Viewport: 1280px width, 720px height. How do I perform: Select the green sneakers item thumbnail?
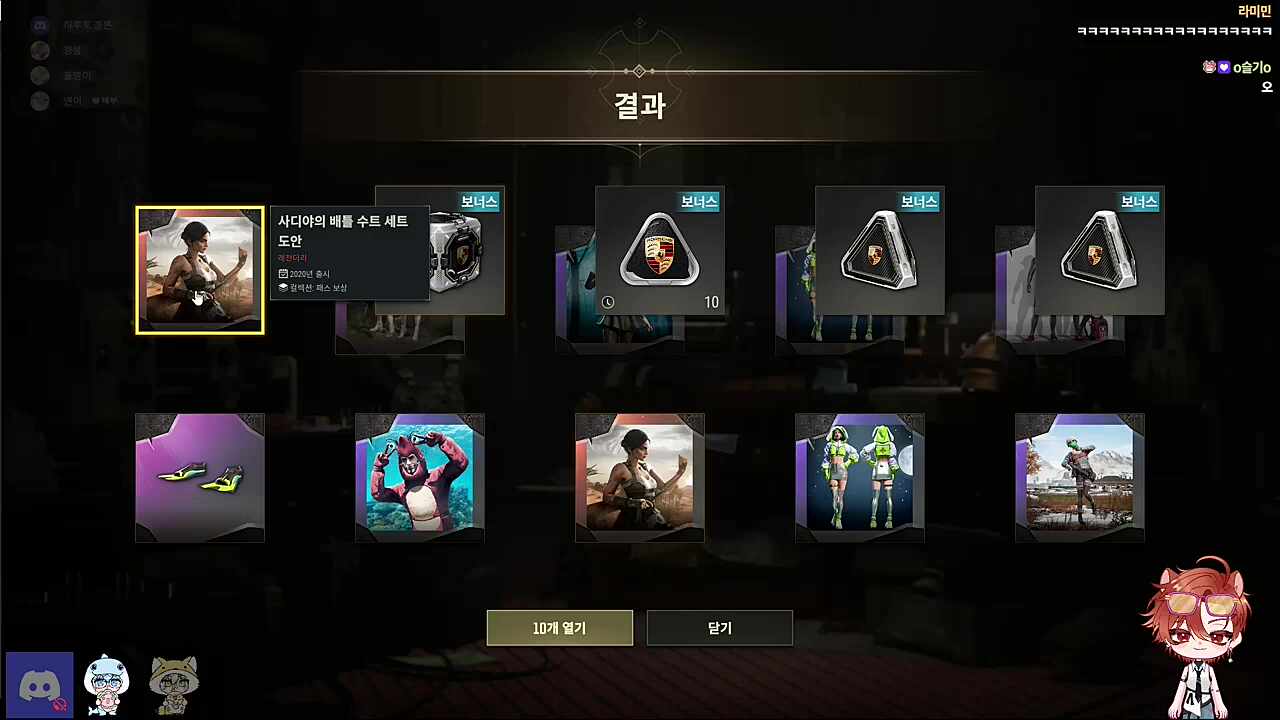[199, 477]
